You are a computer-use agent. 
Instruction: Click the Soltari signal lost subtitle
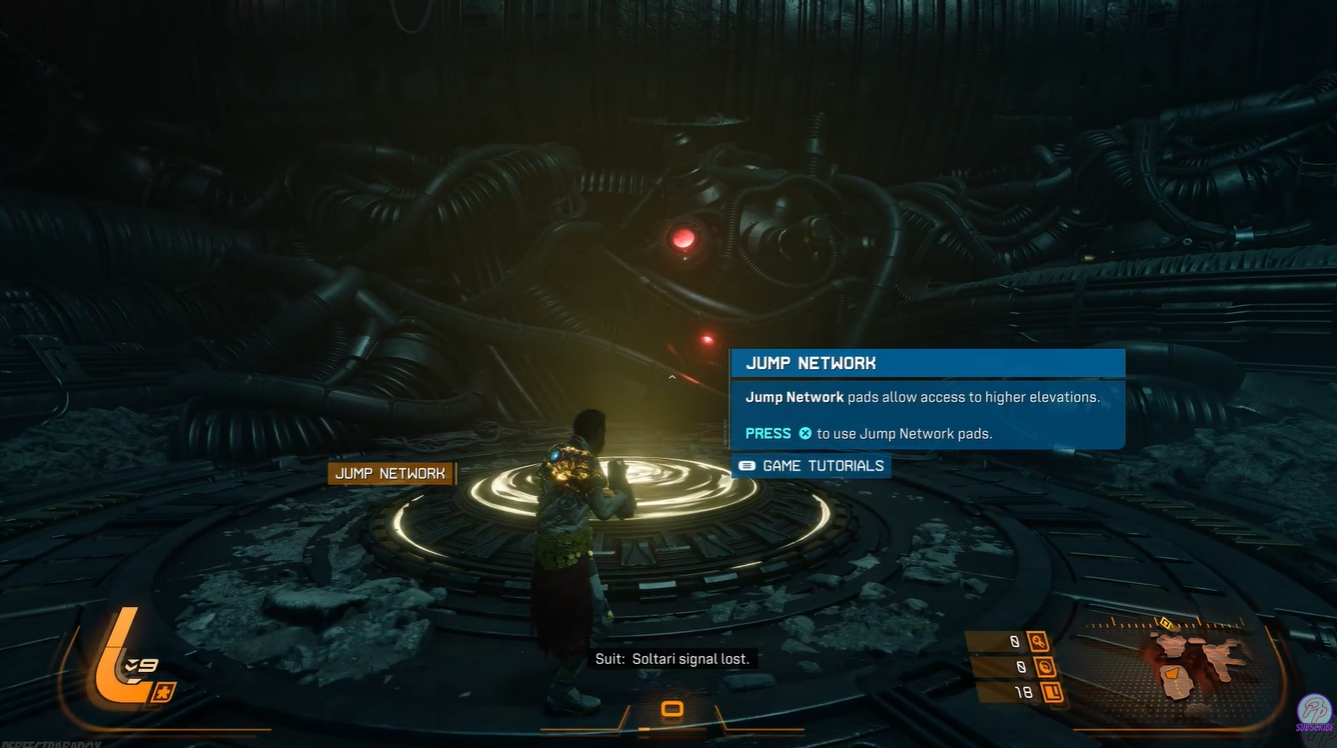pyautogui.click(x=671, y=658)
